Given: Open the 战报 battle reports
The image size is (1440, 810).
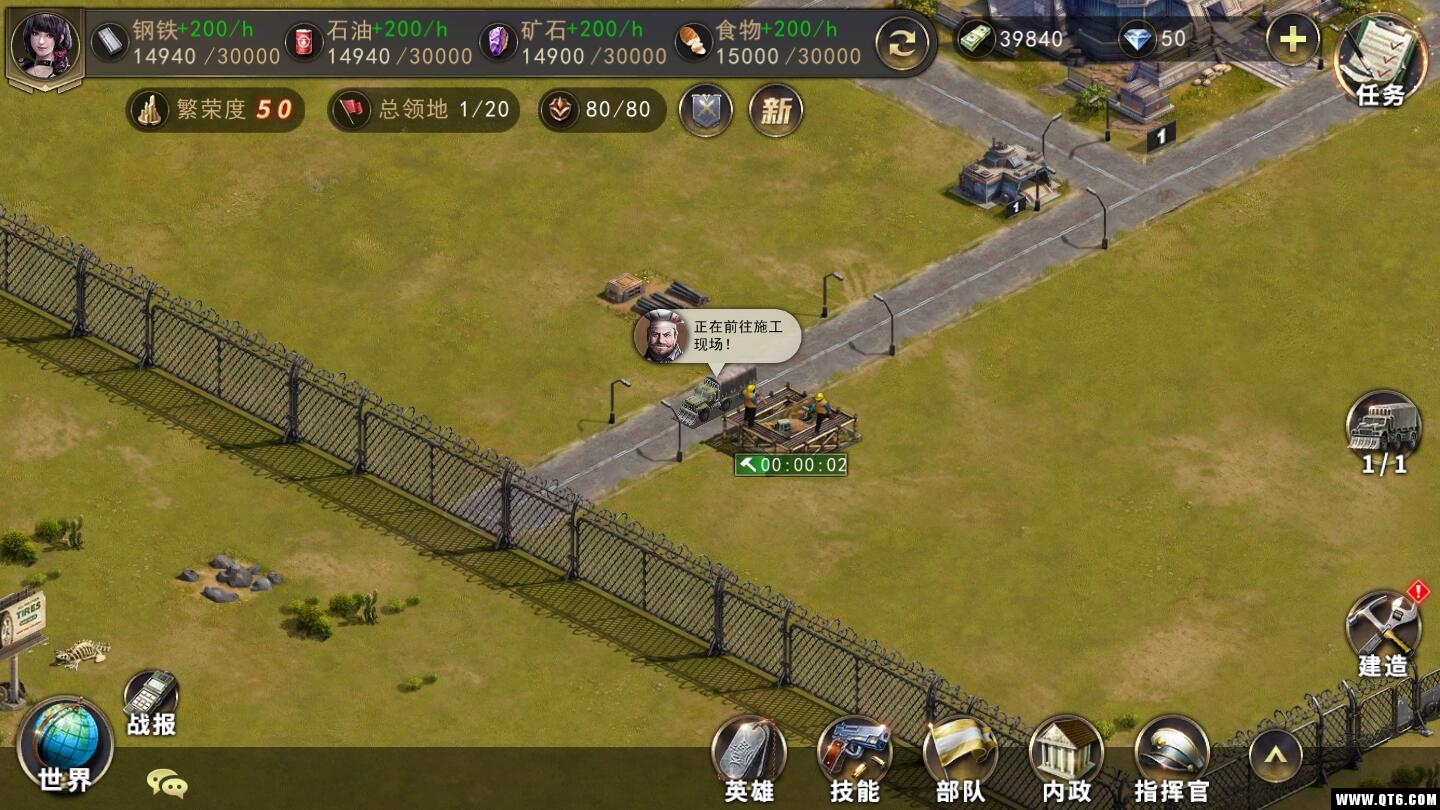Looking at the screenshot, I should (x=151, y=702).
